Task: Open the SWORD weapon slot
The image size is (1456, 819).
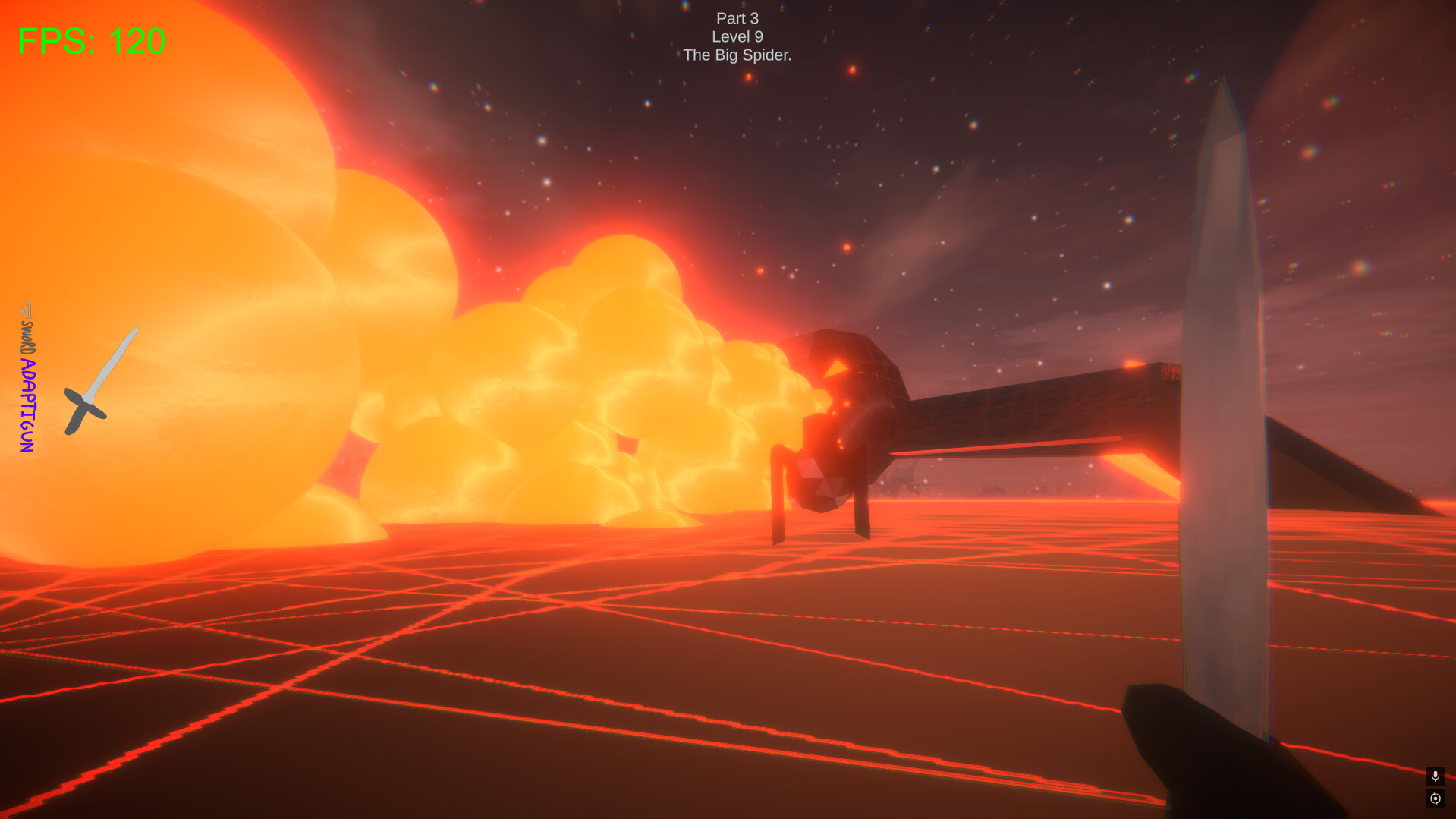Action: click(29, 338)
